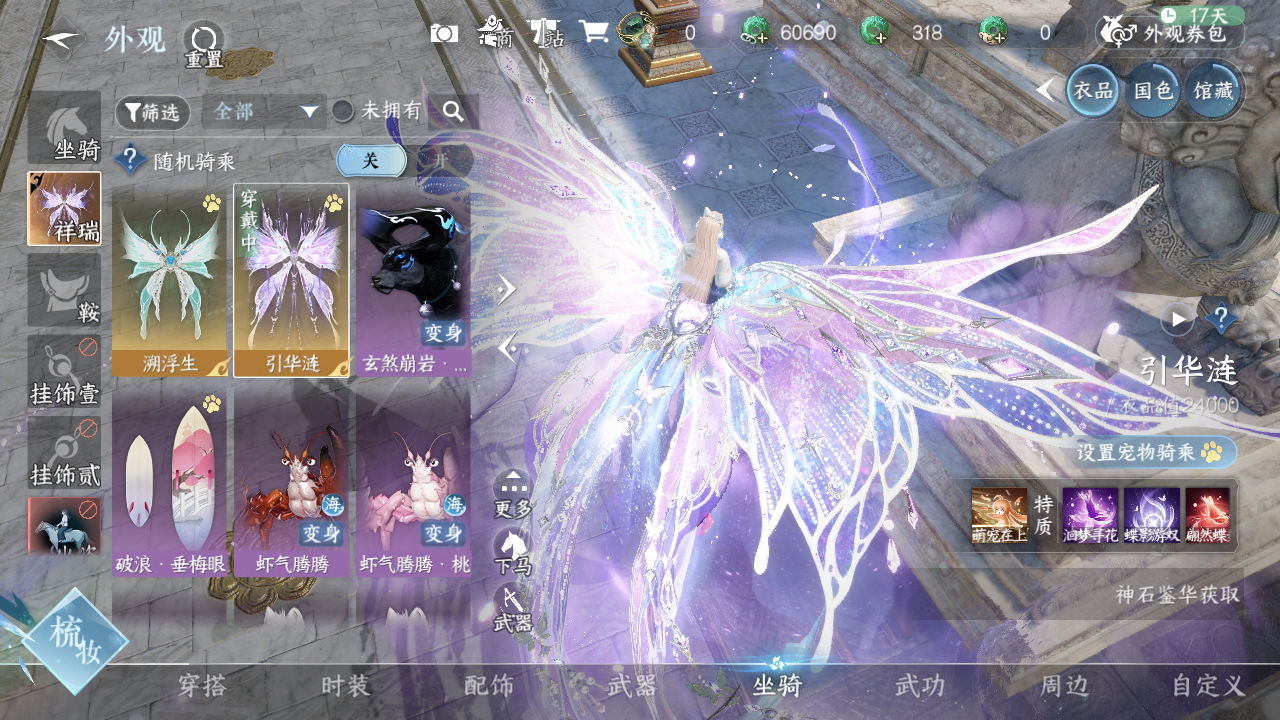Choose the 玄煞崩岩 black beast mount
This screenshot has height=720, width=1280.
(x=413, y=280)
